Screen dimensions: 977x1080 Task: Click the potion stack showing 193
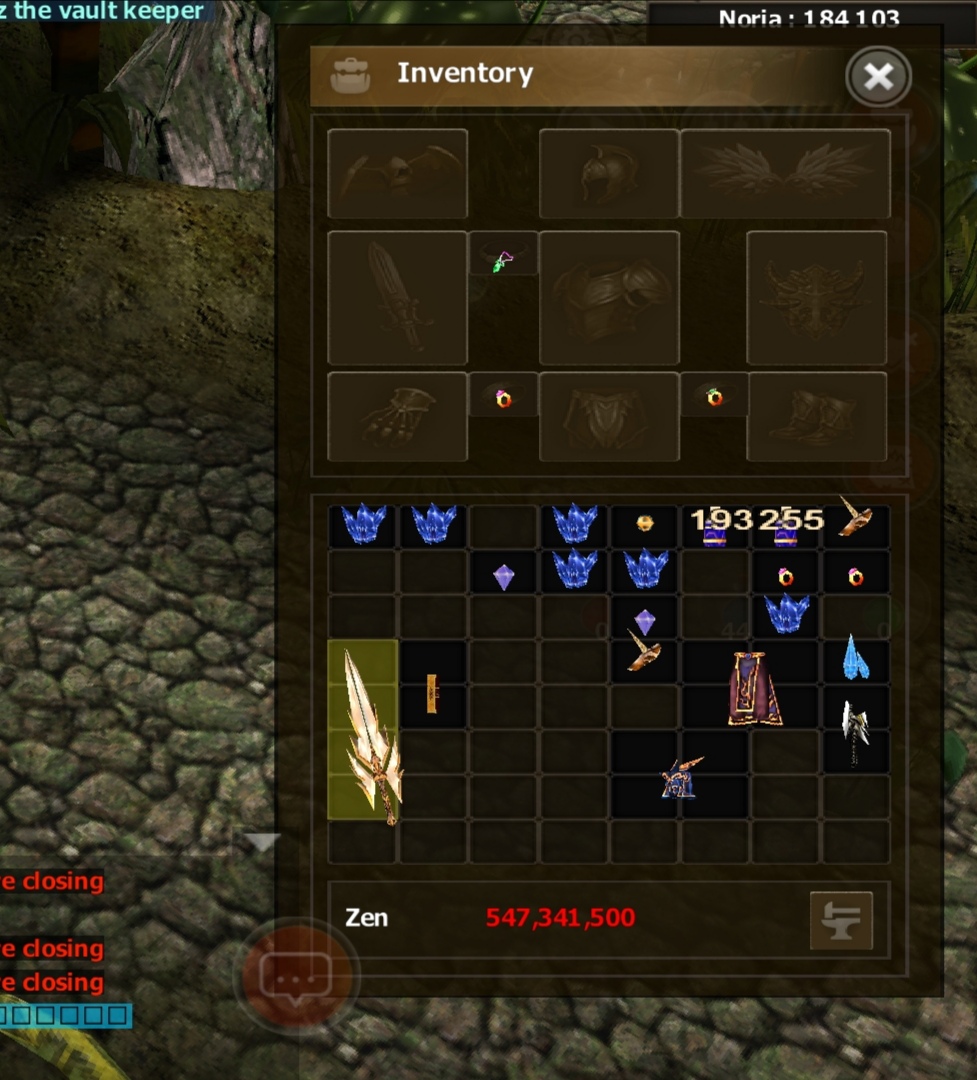click(x=714, y=529)
